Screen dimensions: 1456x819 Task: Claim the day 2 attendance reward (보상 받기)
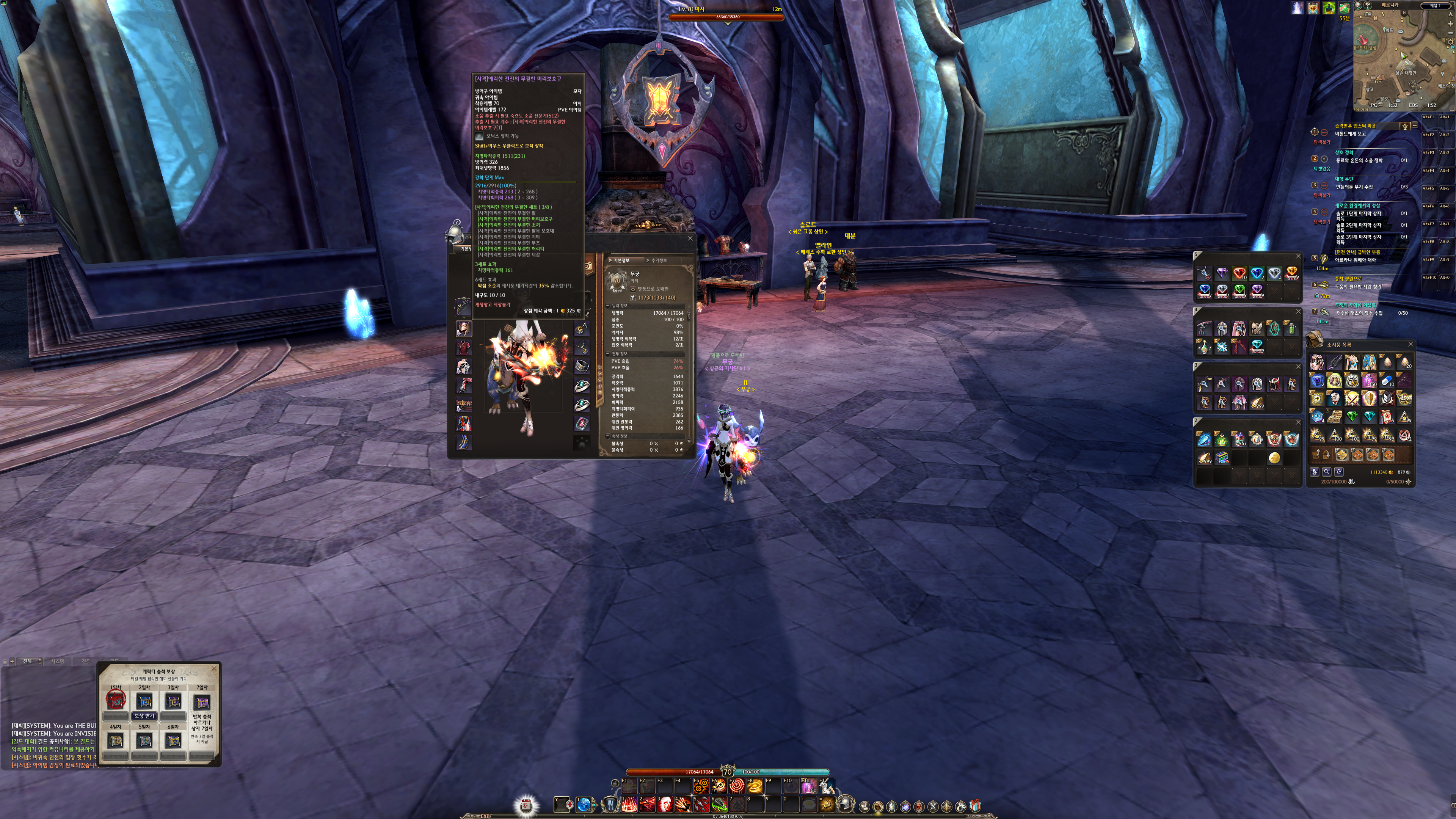pos(144,715)
